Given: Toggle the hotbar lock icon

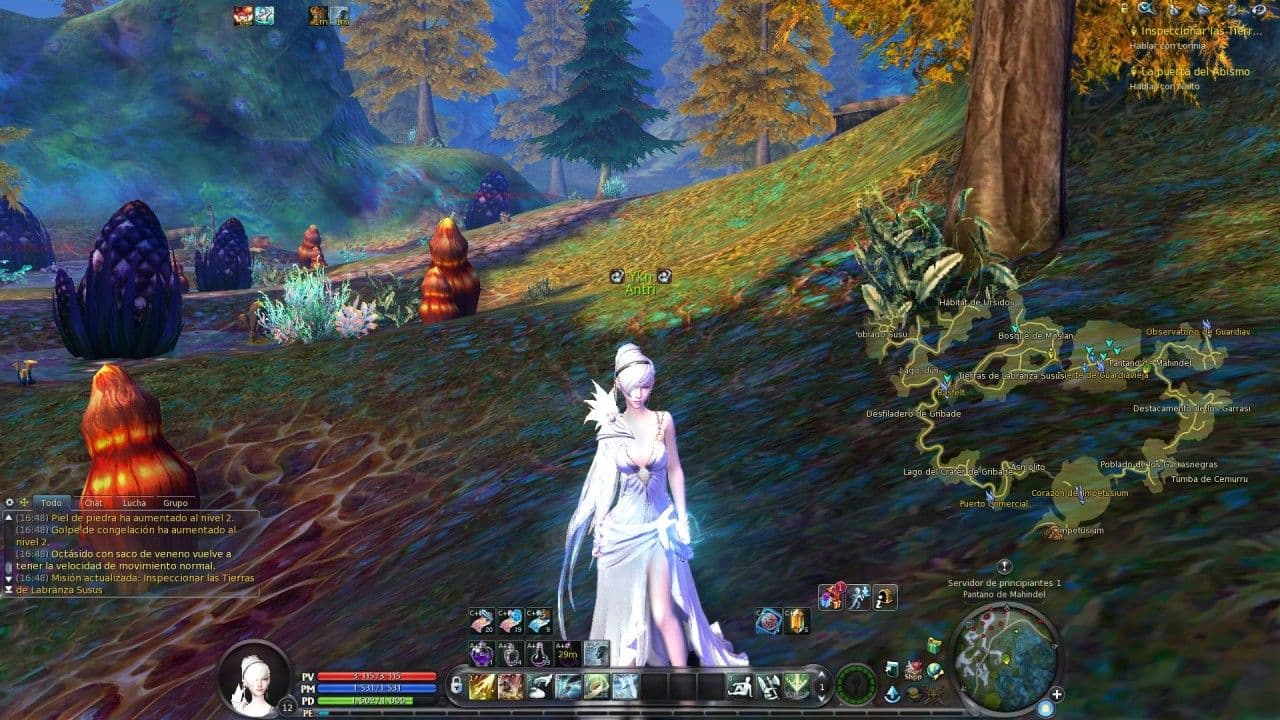Looking at the screenshot, I should pyautogui.click(x=456, y=686).
